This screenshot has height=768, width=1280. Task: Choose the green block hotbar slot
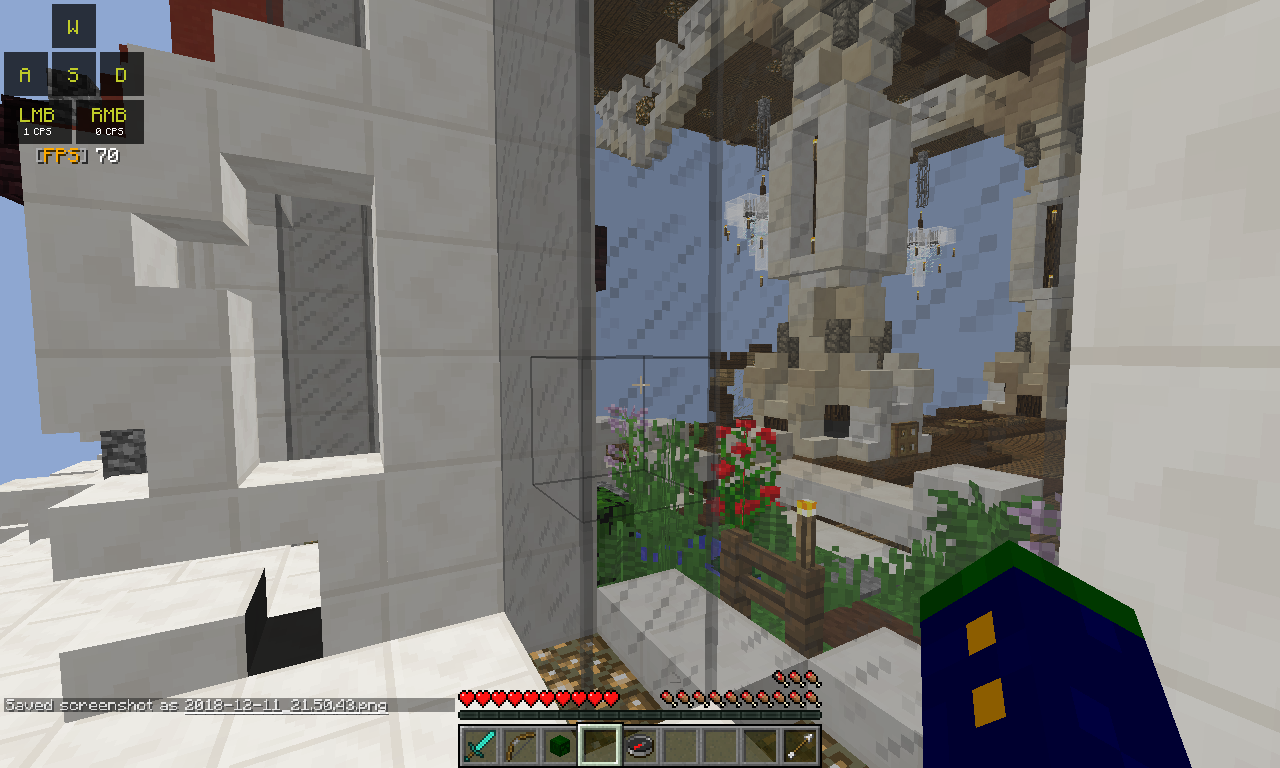560,746
